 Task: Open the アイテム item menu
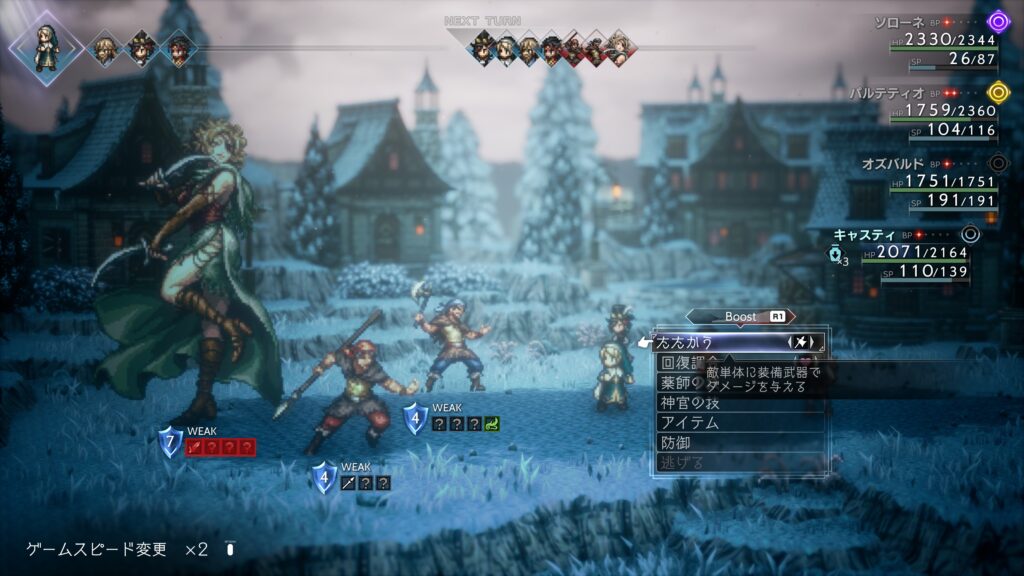(690, 422)
